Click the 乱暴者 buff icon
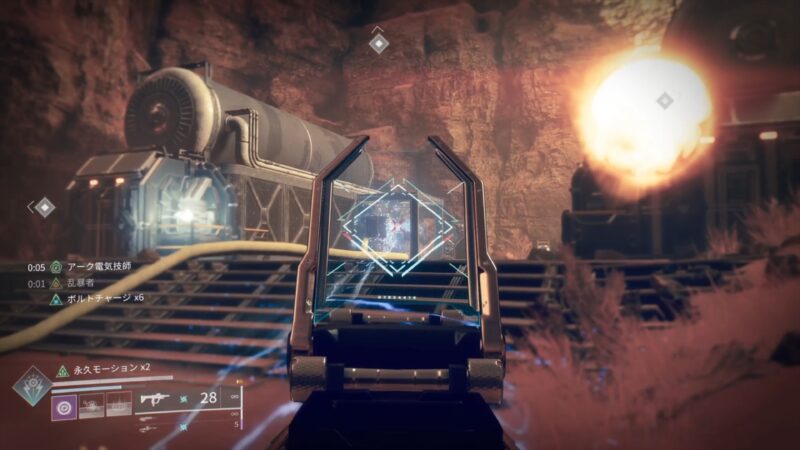Viewport: 800px width, 450px height. point(56,283)
